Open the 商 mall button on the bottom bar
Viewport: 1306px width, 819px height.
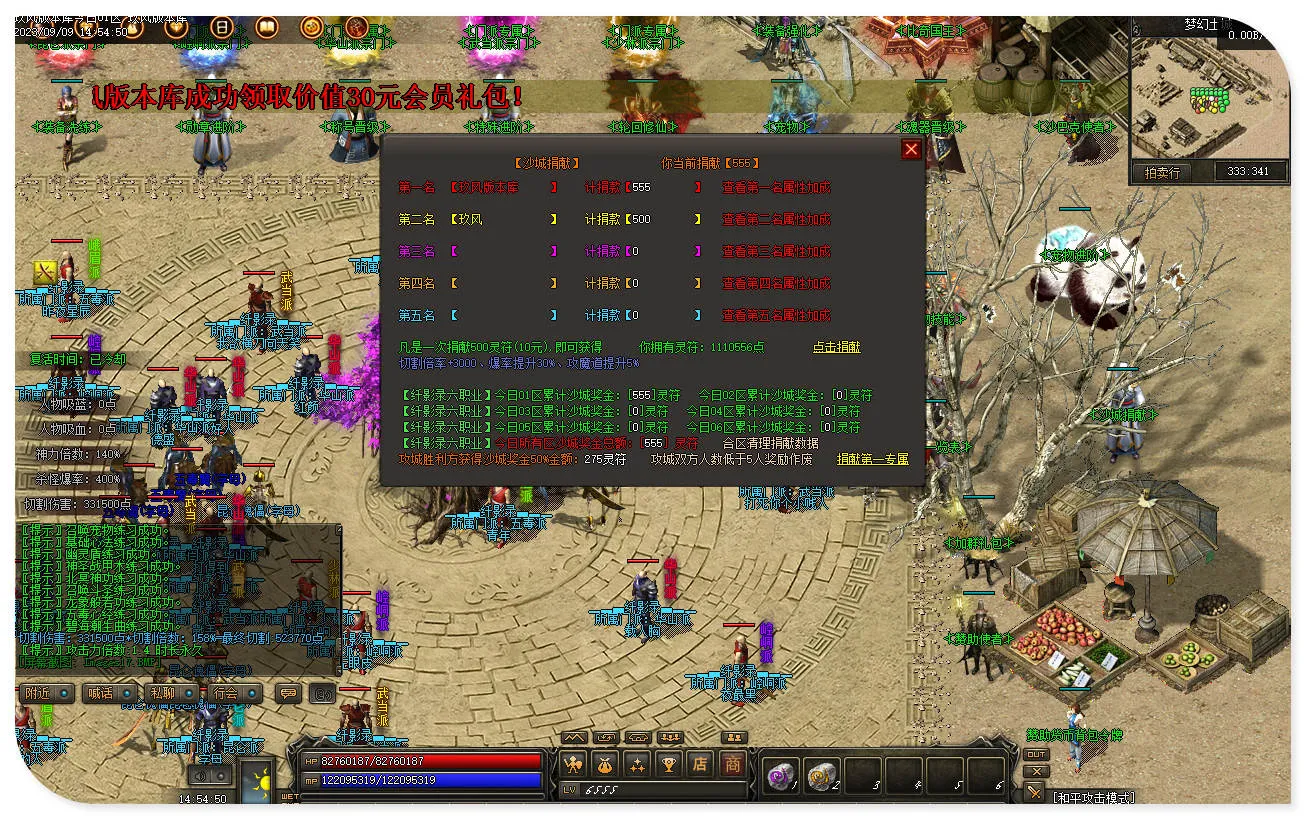pos(733,765)
